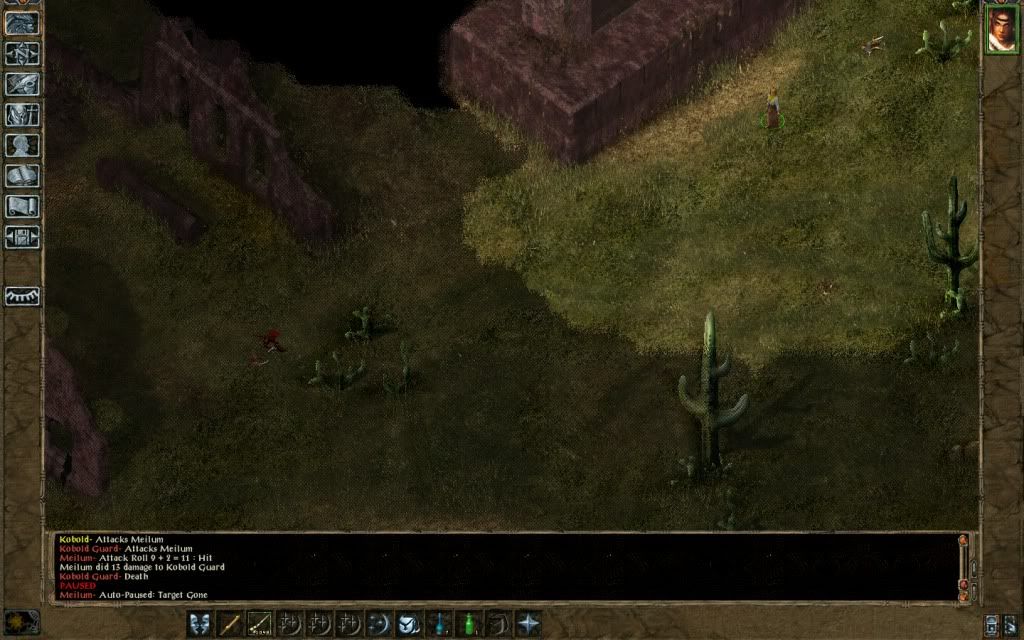Activate the talk mask icon
The width and height of the screenshot is (1024, 640).
point(200,624)
